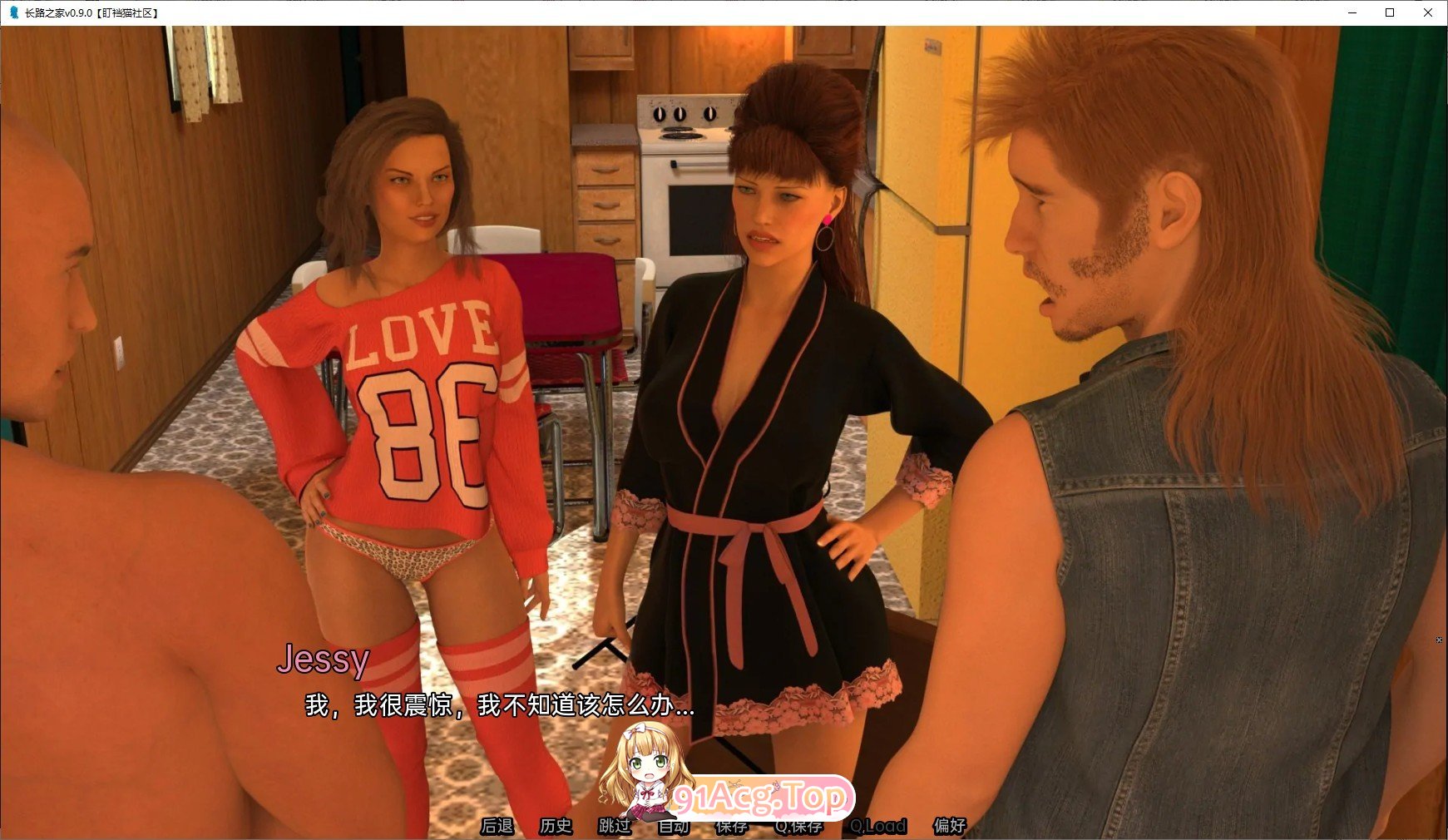Minimize the game window
The height and width of the screenshot is (840, 1448).
coord(1352,12)
